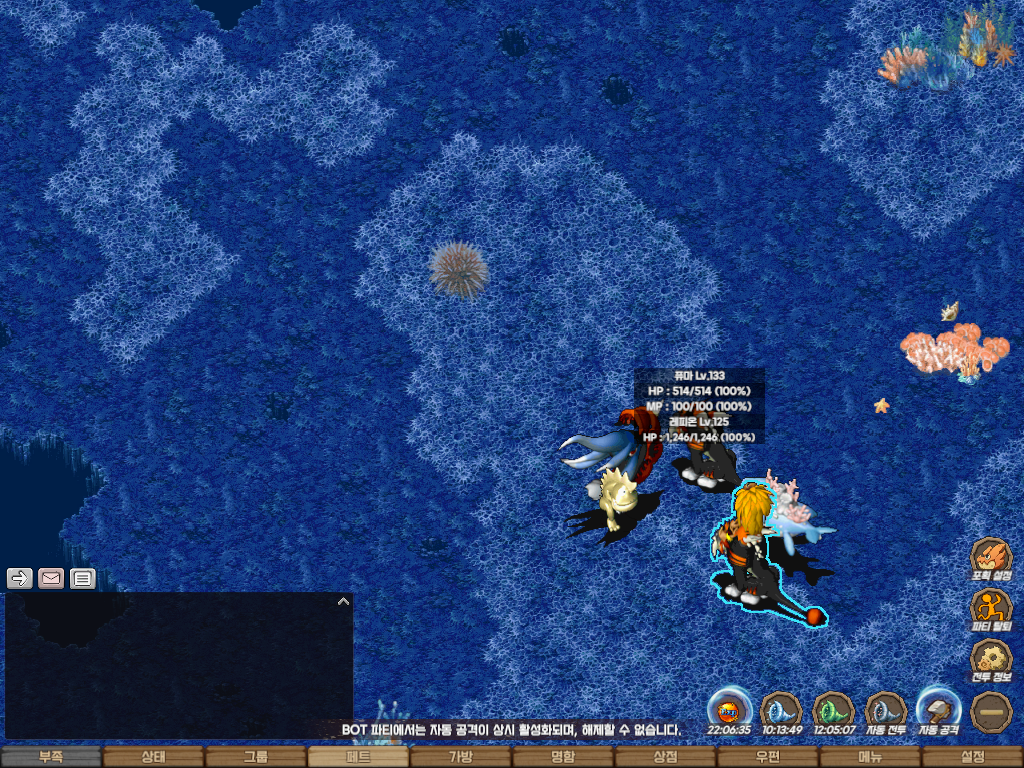This screenshot has height=768, width=1024.
Task: Expand the chat window with the up arrow
Action: coord(343,602)
